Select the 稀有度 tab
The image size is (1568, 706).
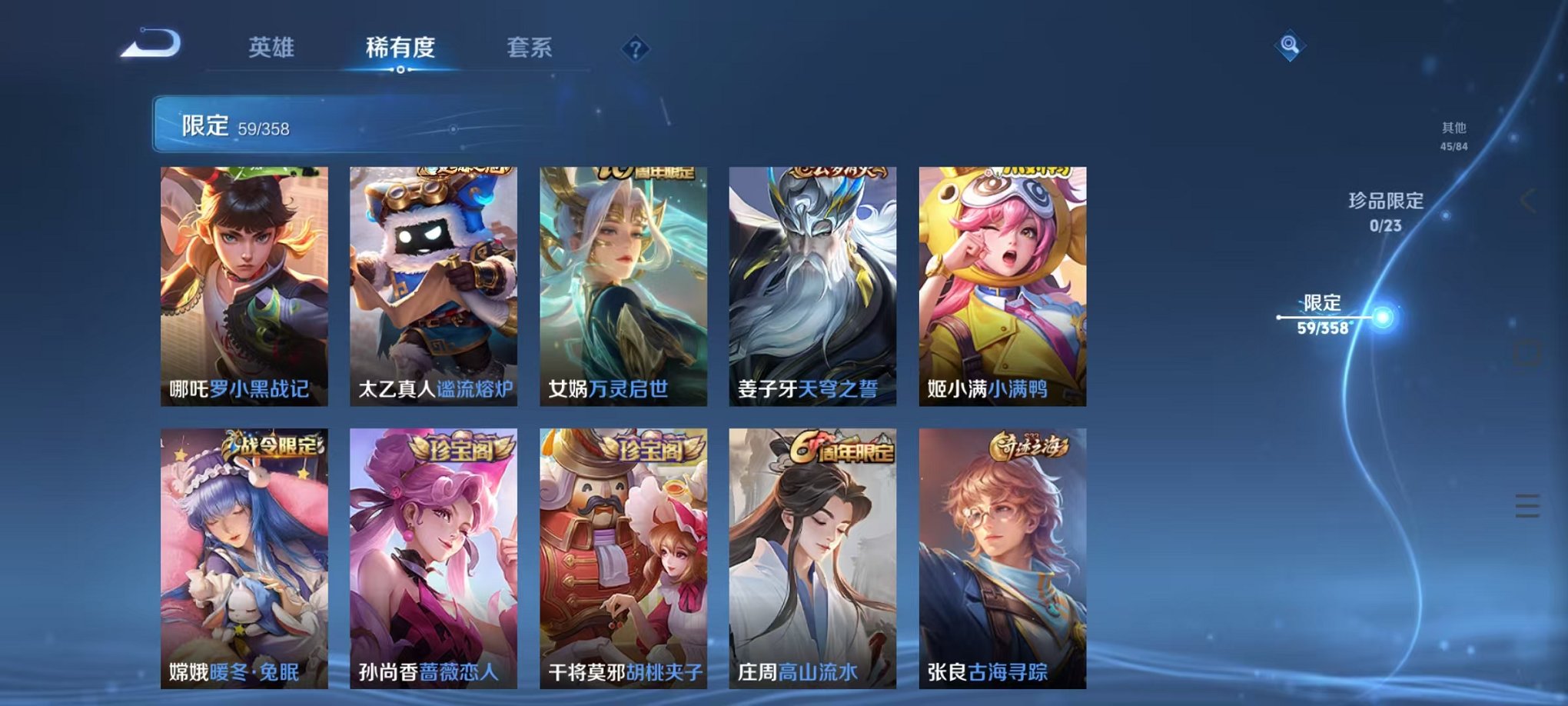coord(400,48)
